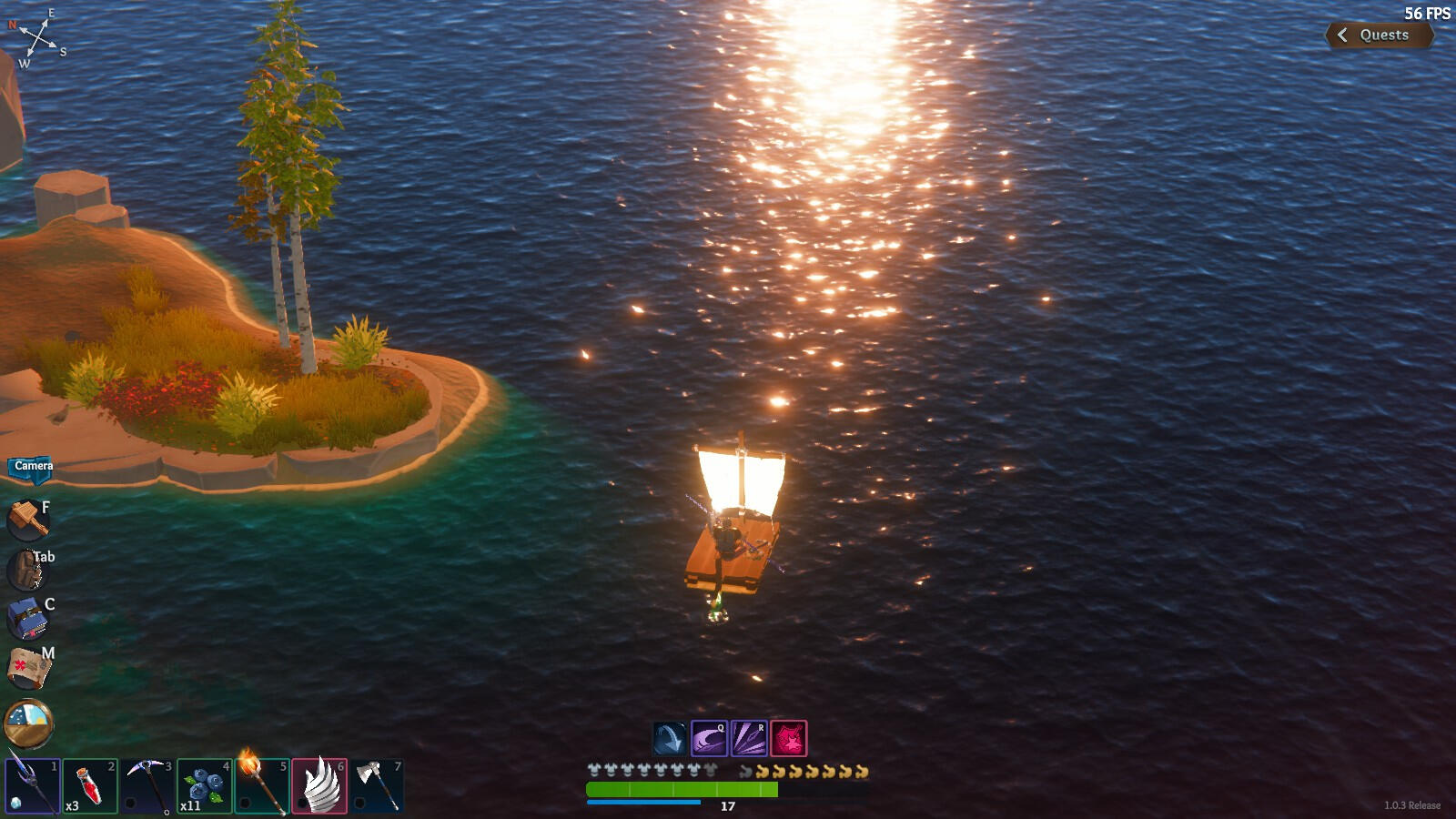The width and height of the screenshot is (1456, 819).
Task: Click the day-night clock dial
Action: (28, 723)
